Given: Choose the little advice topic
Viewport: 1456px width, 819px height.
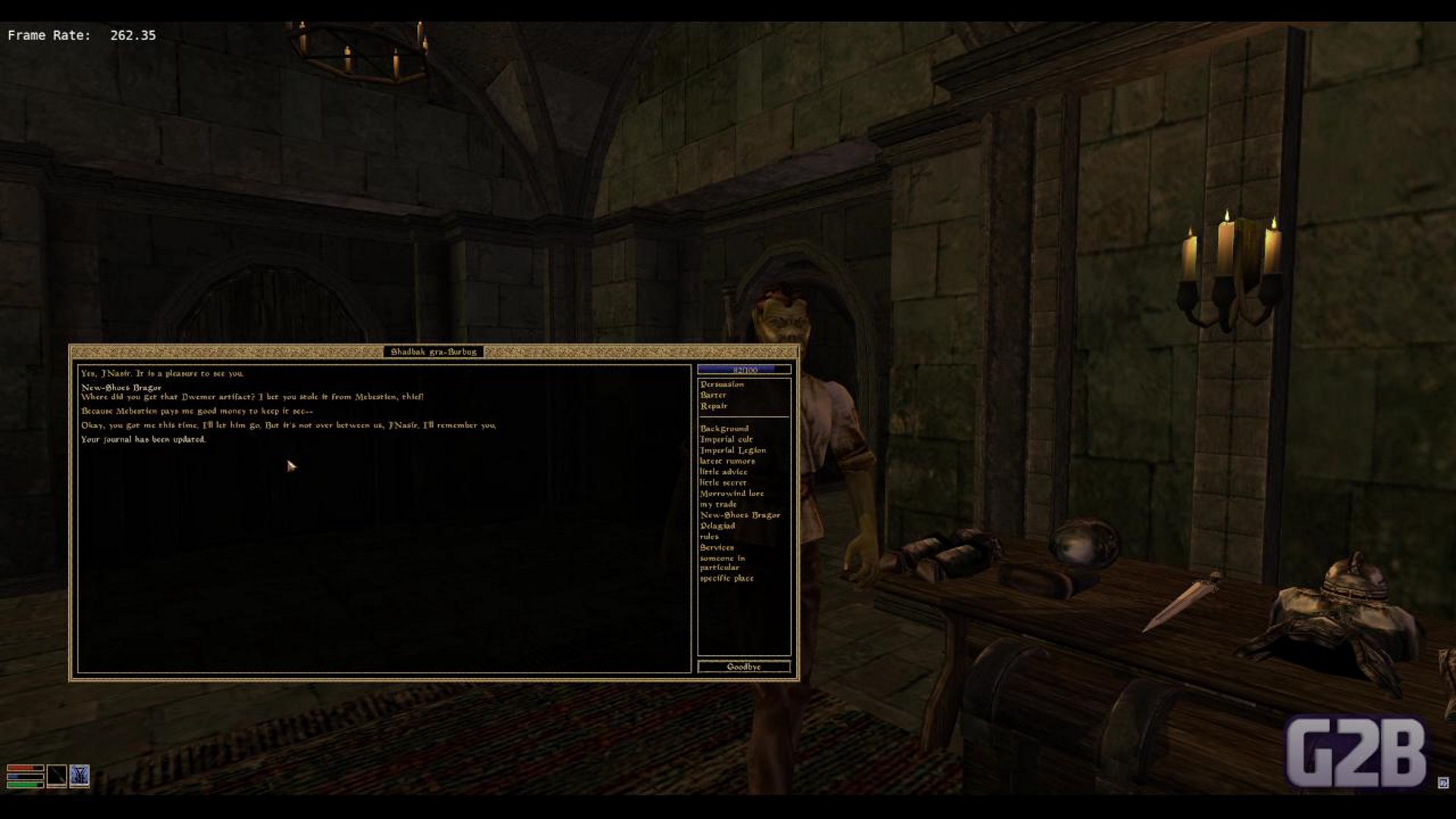Looking at the screenshot, I should pos(723,472).
